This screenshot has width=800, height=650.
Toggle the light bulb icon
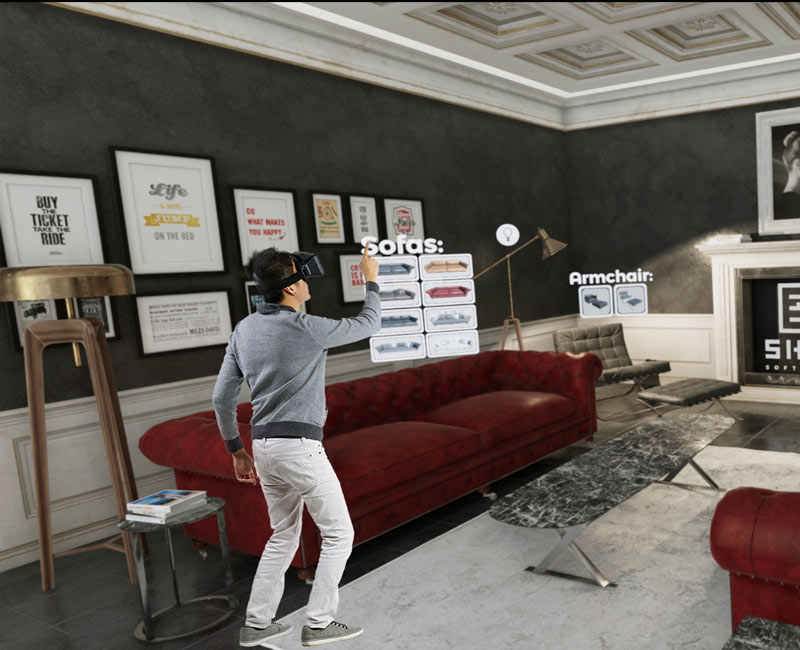click(x=507, y=234)
